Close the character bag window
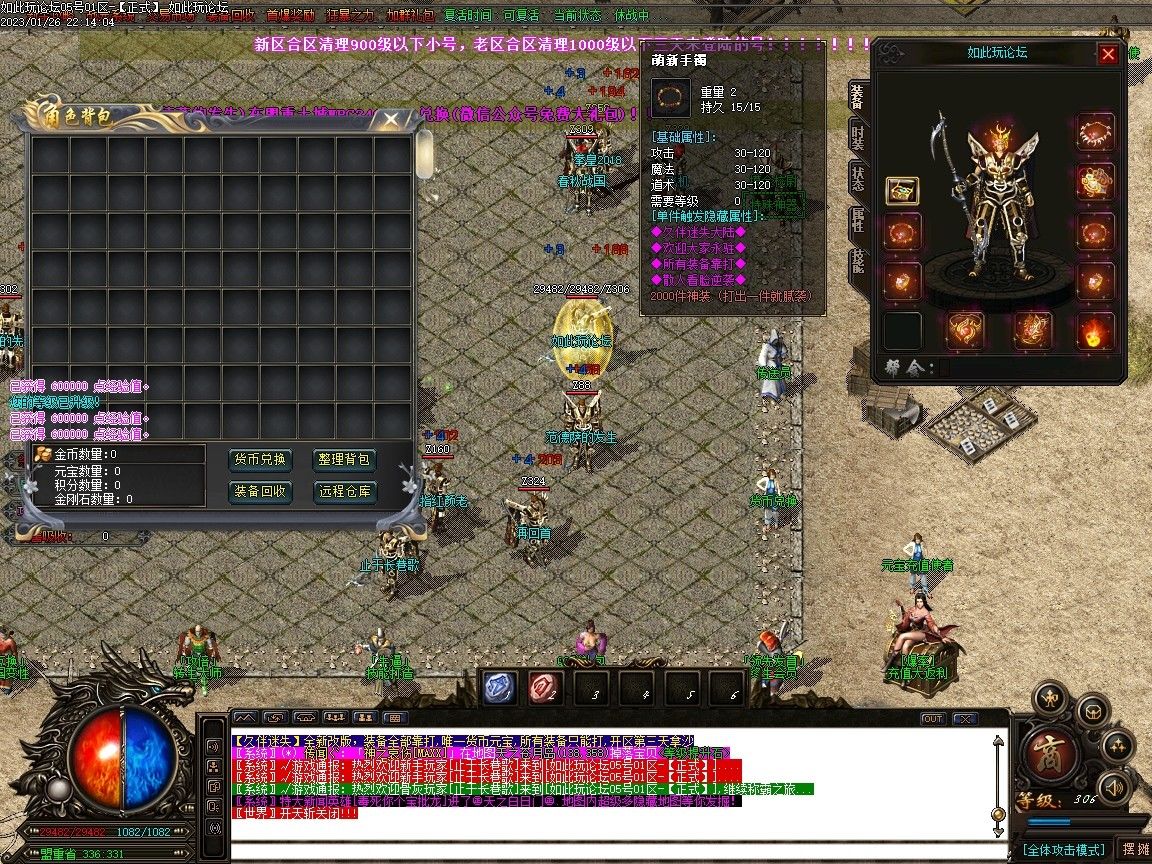 [391, 119]
